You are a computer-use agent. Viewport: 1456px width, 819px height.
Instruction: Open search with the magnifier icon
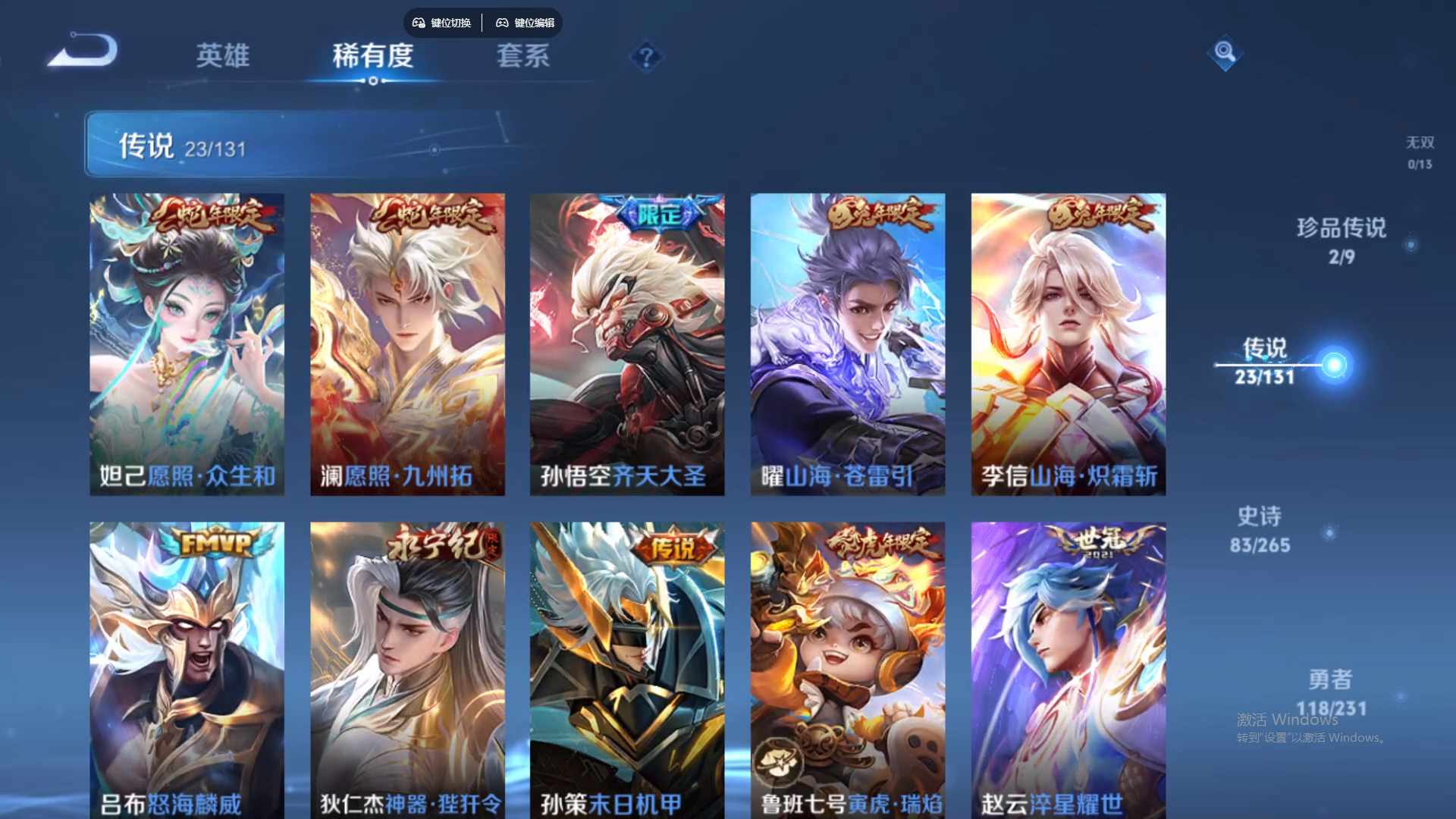click(x=1225, y=53)
